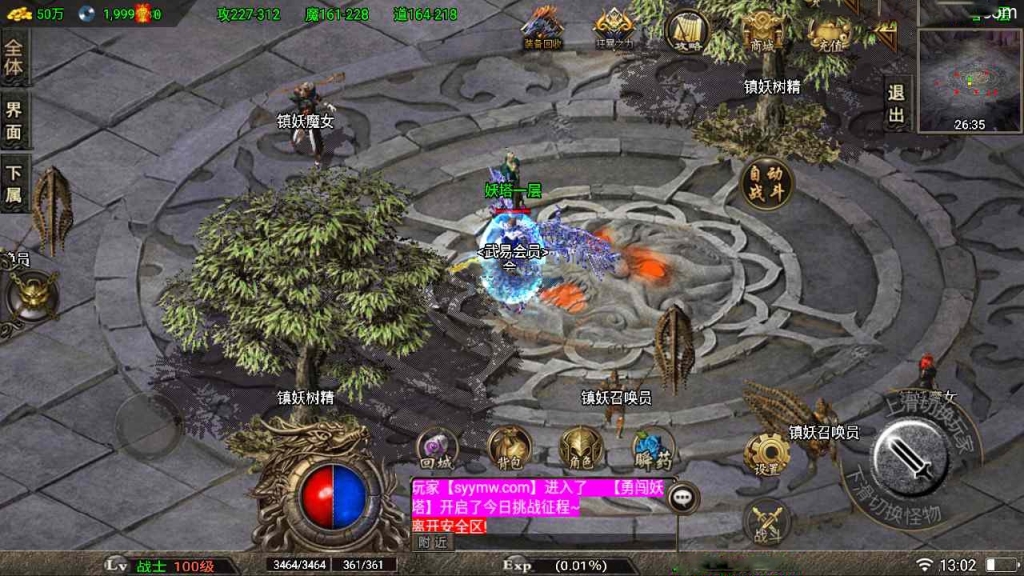The height and width of the screenshot is (576, 1024).
Task: Select the 界面 tab
Action: pos(14,122)
